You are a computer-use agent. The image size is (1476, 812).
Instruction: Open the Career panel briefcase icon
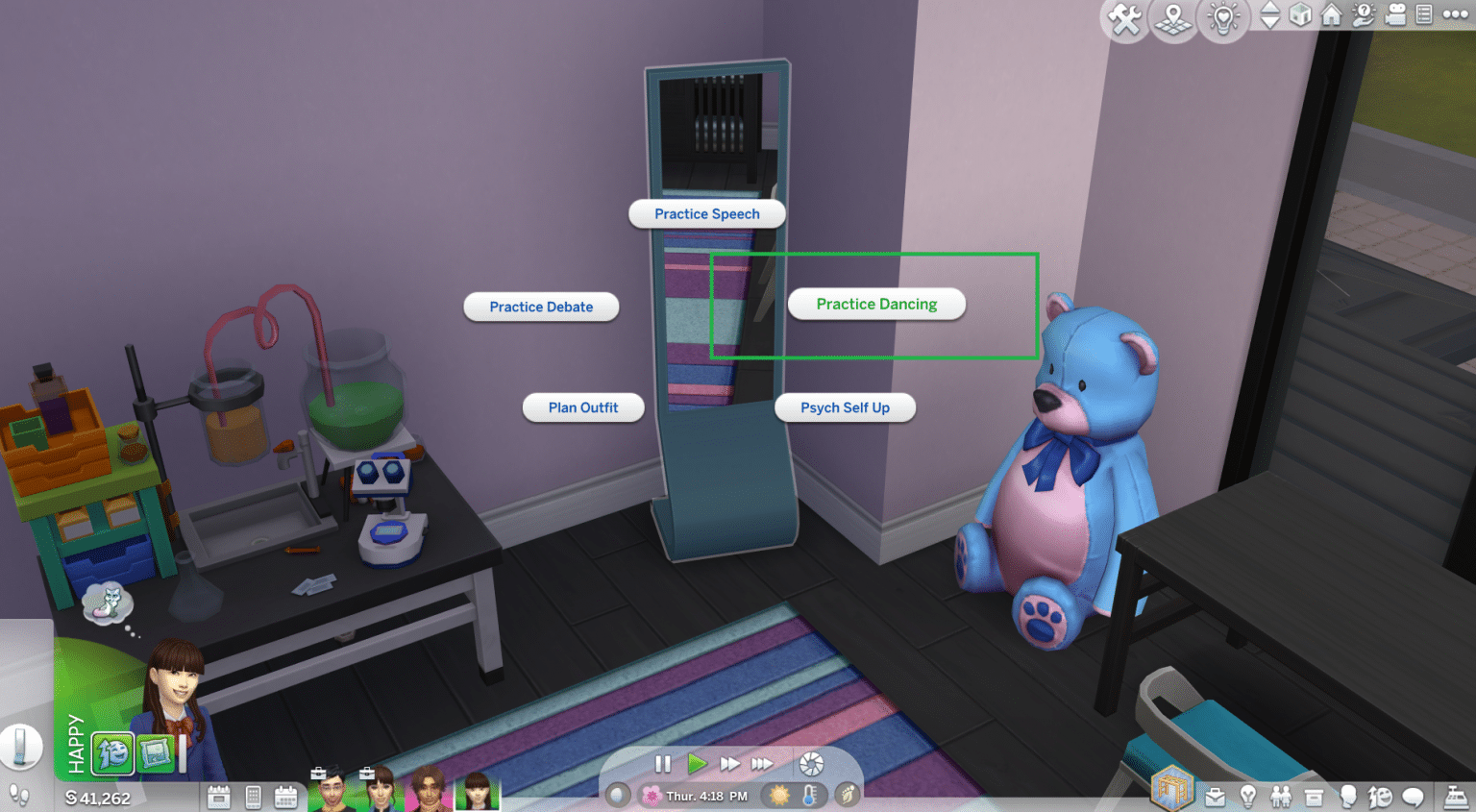pyautogui.click(x=1215, y=796)
